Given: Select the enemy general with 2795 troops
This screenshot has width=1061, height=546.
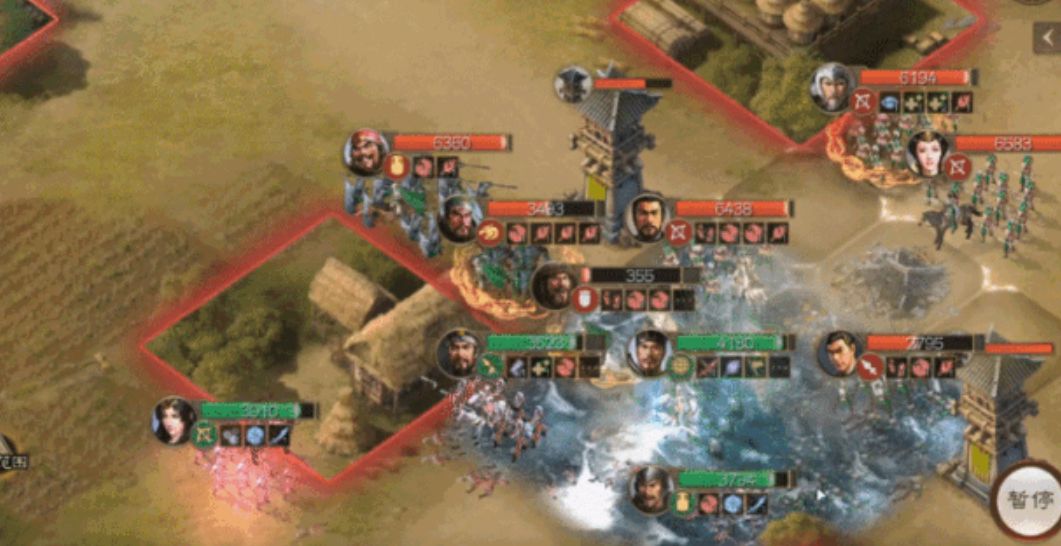Looking at the screenshot, I should pyautogui.click(x=840, y=353).
